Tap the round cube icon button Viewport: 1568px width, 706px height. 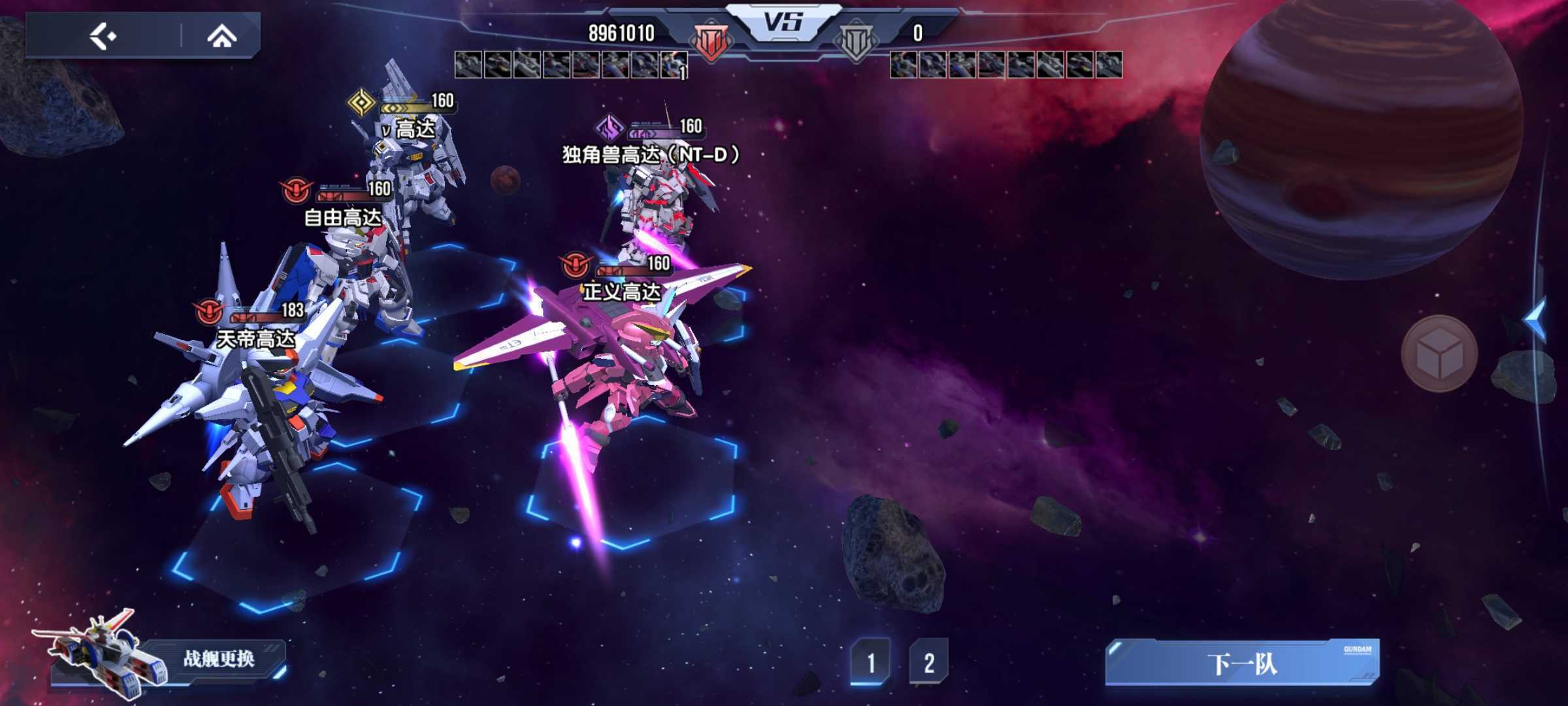[x=1439, y=354]
